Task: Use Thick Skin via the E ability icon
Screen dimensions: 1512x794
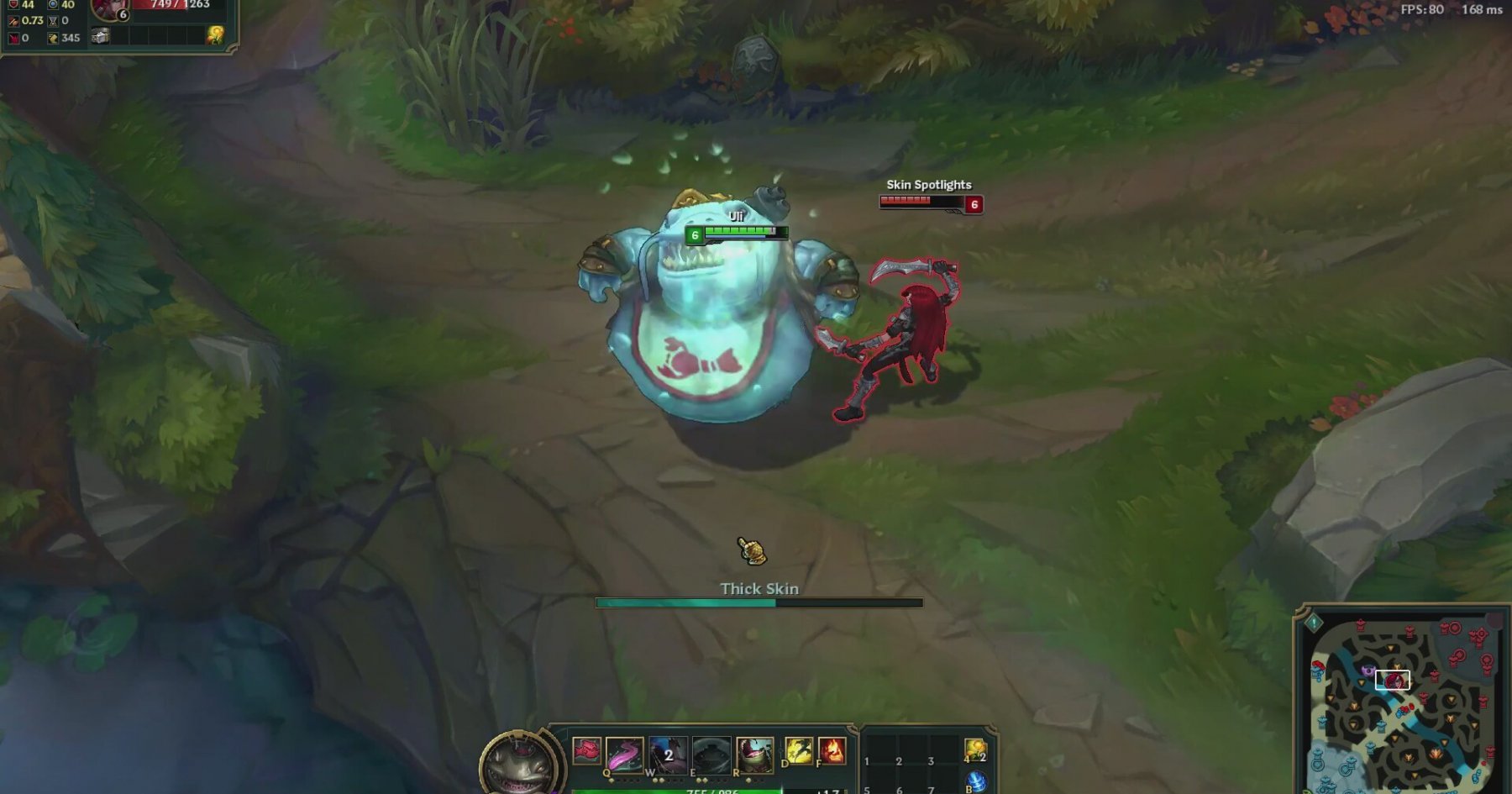Action: click(711, 754)
